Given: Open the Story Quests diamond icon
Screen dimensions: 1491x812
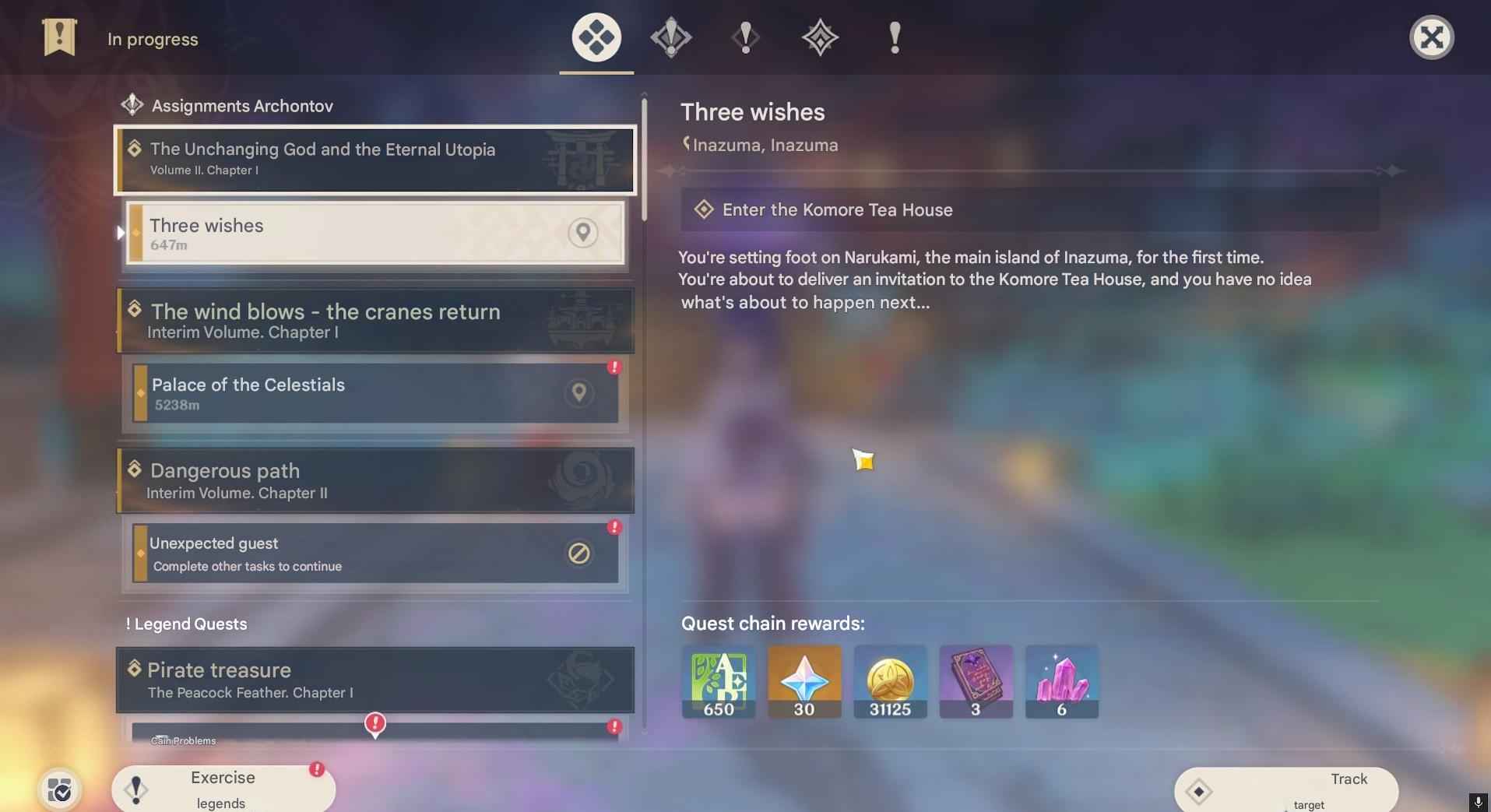Looking at the screenshot, I should point(670,37).
